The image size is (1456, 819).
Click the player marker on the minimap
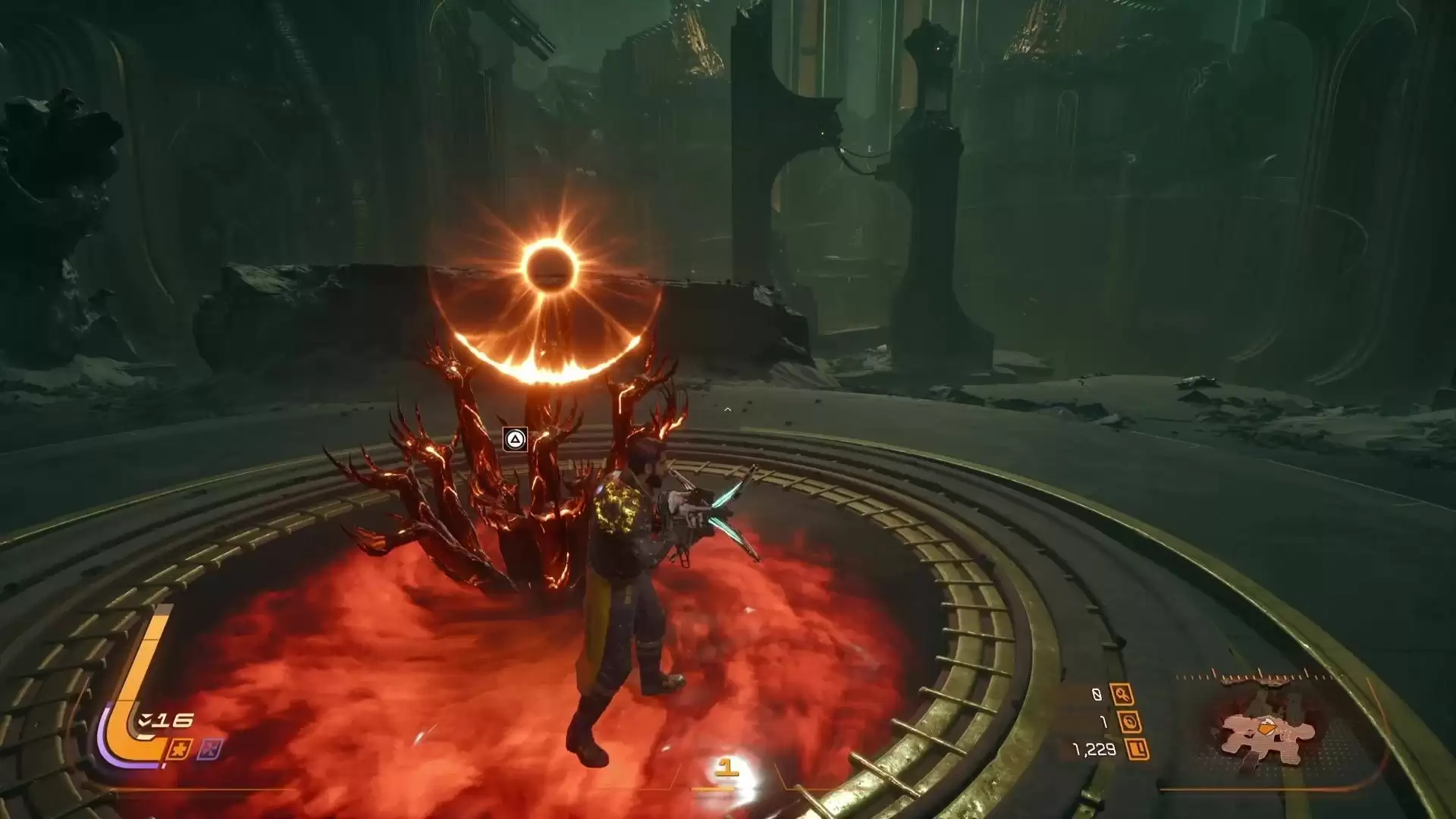[x=1264, y=729]
